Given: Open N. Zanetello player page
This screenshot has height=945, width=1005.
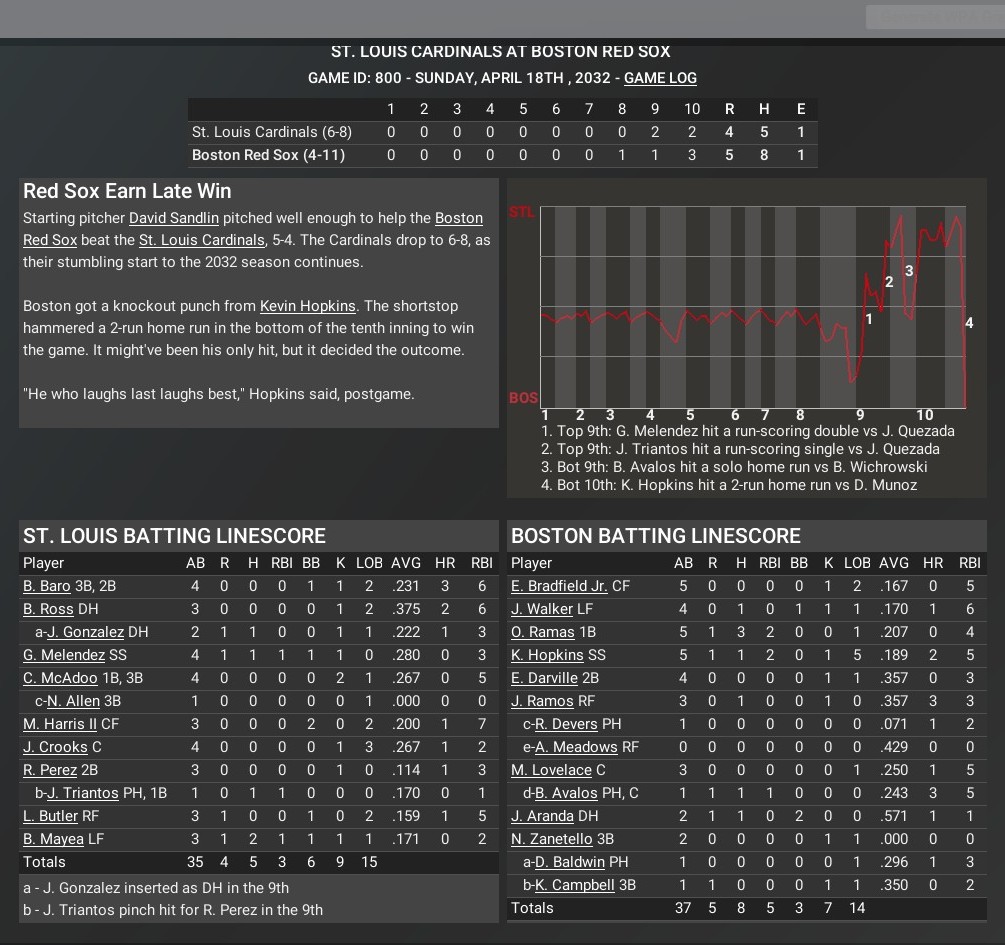Looking at the screenshot, I should pyautogui.click(x=551, y=839).
